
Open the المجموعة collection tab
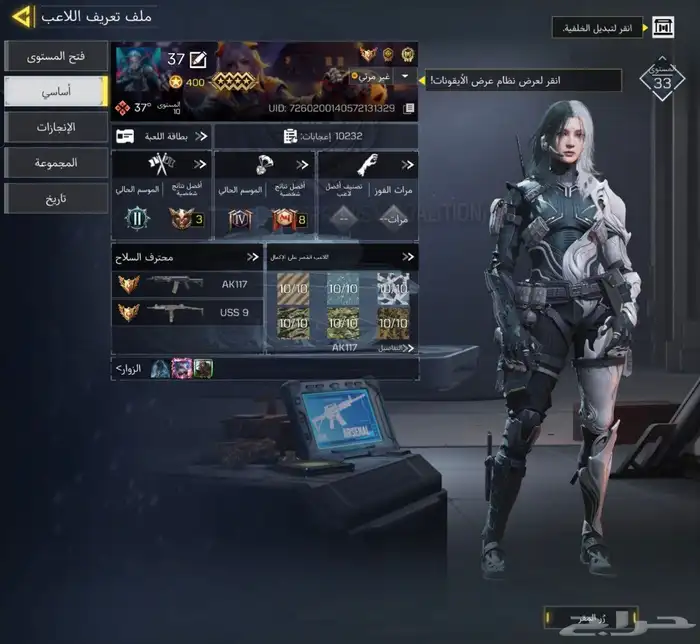point(55,162)
